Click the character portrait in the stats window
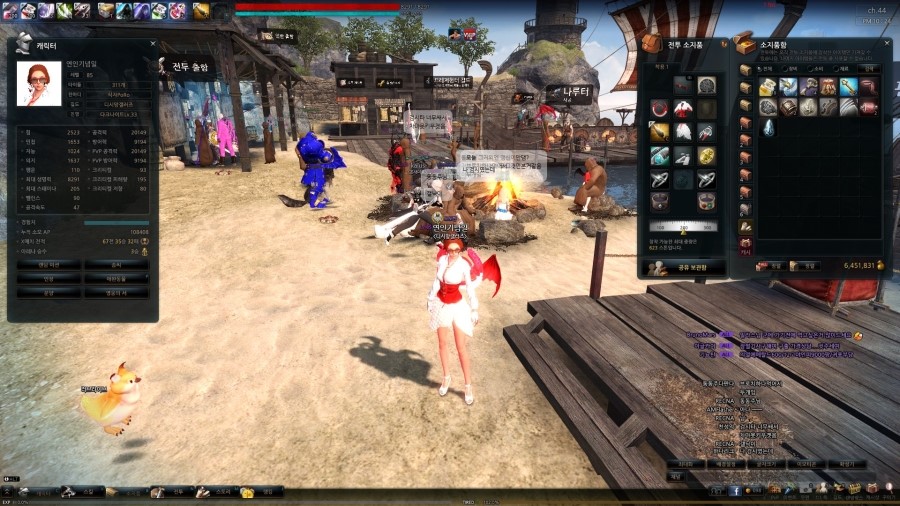900x506 pixels. tap(39, 84)
